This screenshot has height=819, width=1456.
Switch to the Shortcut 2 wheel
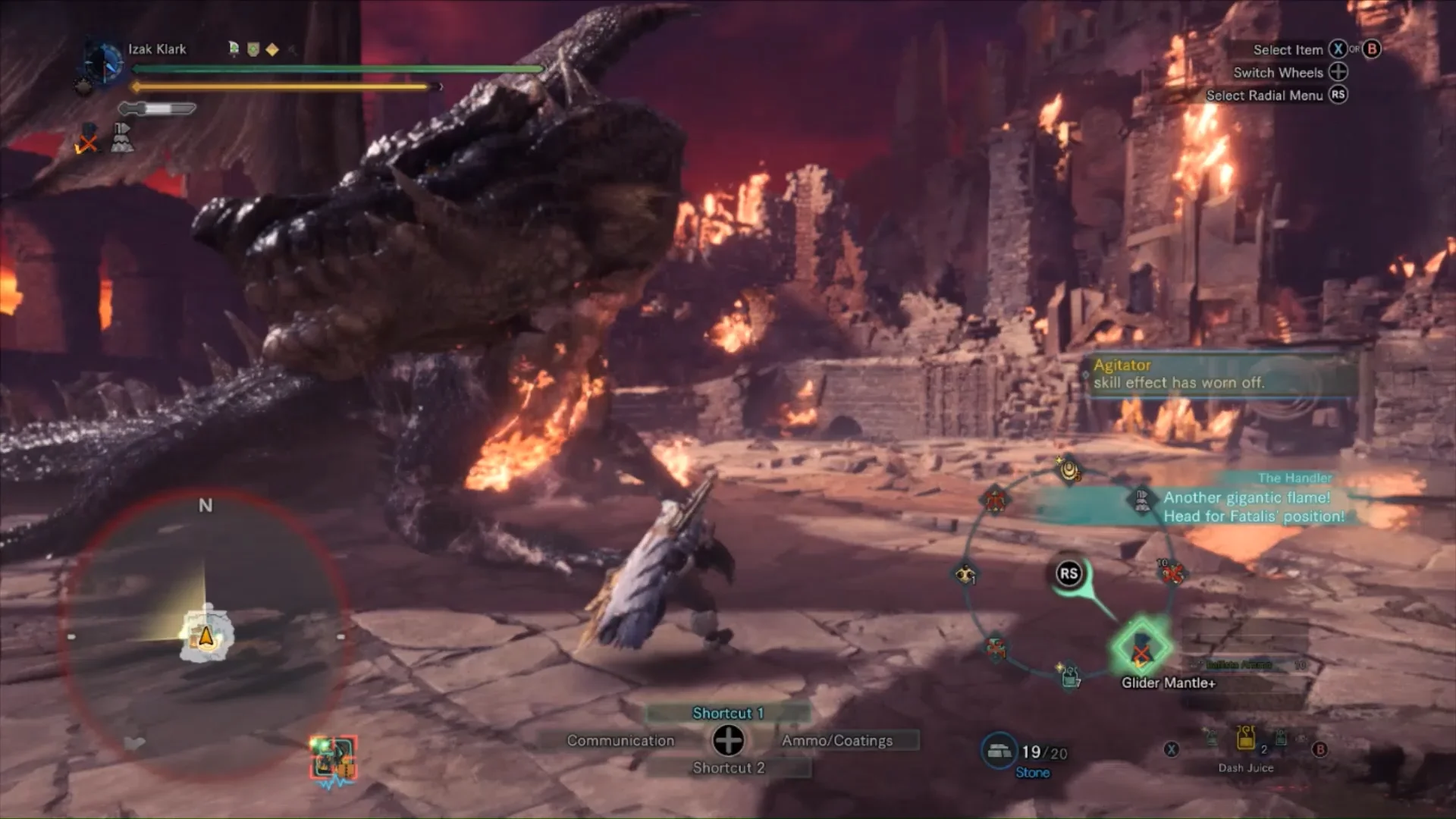click(x=728, y=768)
